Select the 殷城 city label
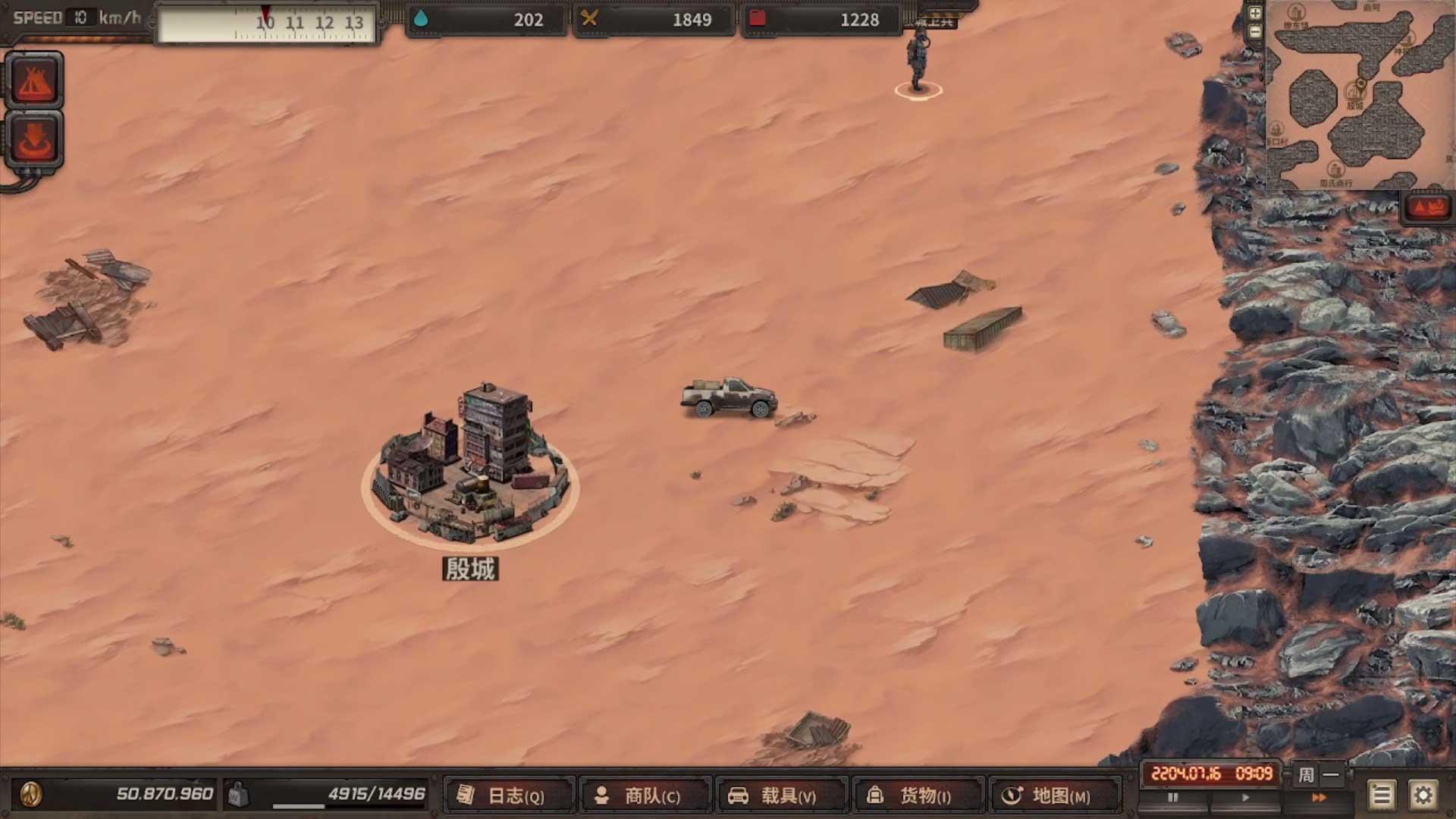The height and width of the screenshot is (819, 1456). coord(470,569)
